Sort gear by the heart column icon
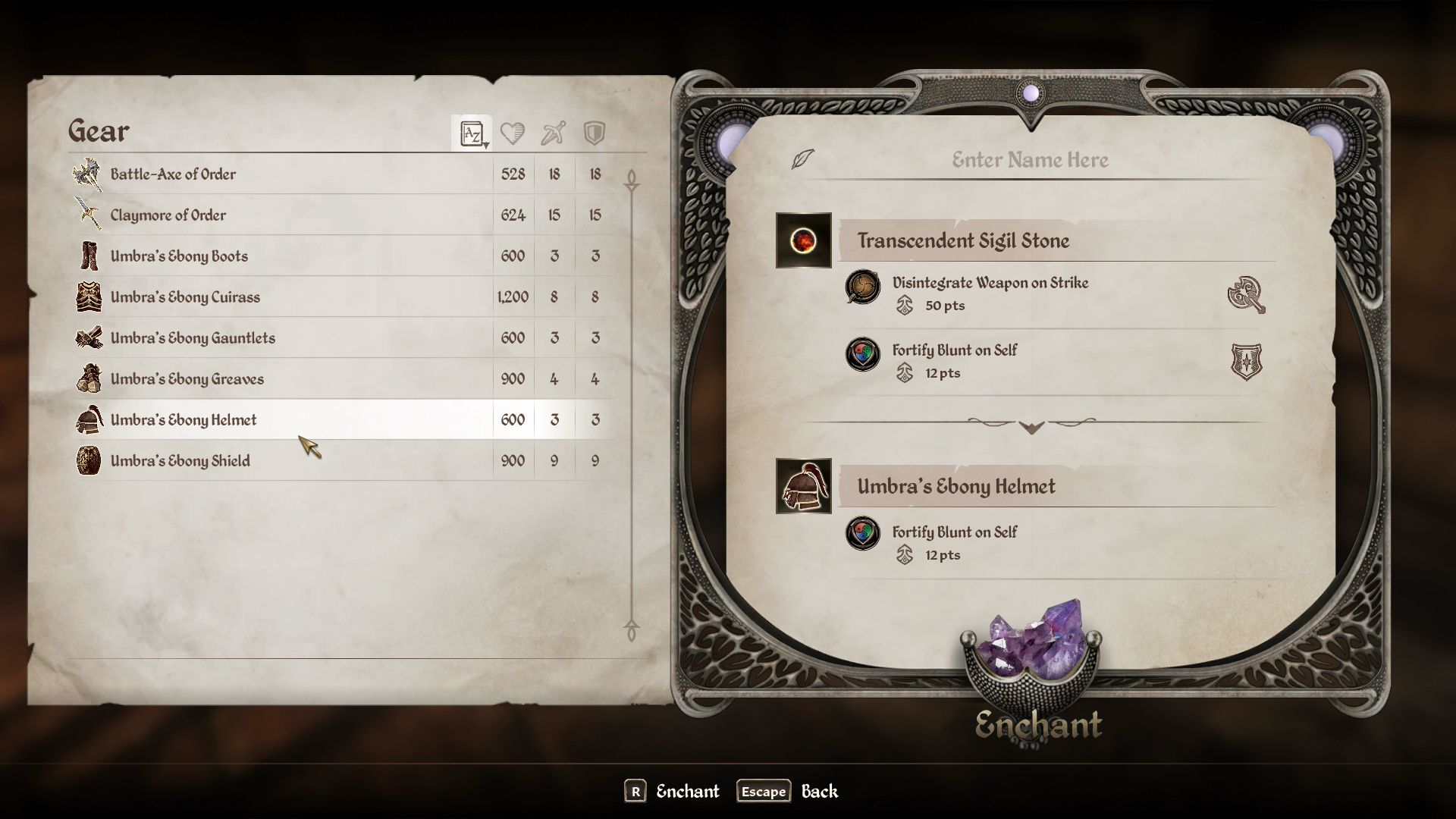 (x=513, y=134)
